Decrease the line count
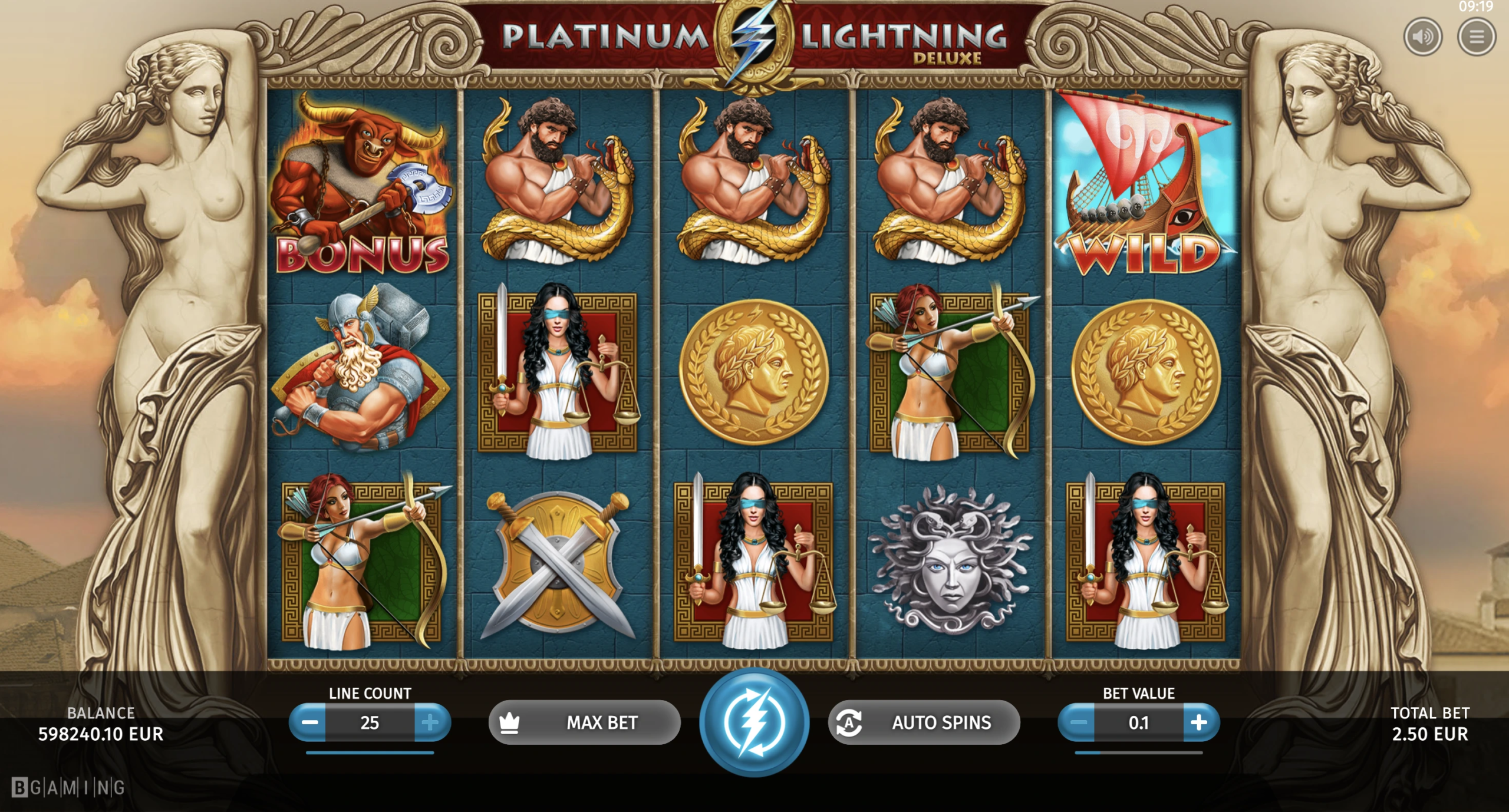Screen dimensions: 1509x812 click(x=309, y=722)
